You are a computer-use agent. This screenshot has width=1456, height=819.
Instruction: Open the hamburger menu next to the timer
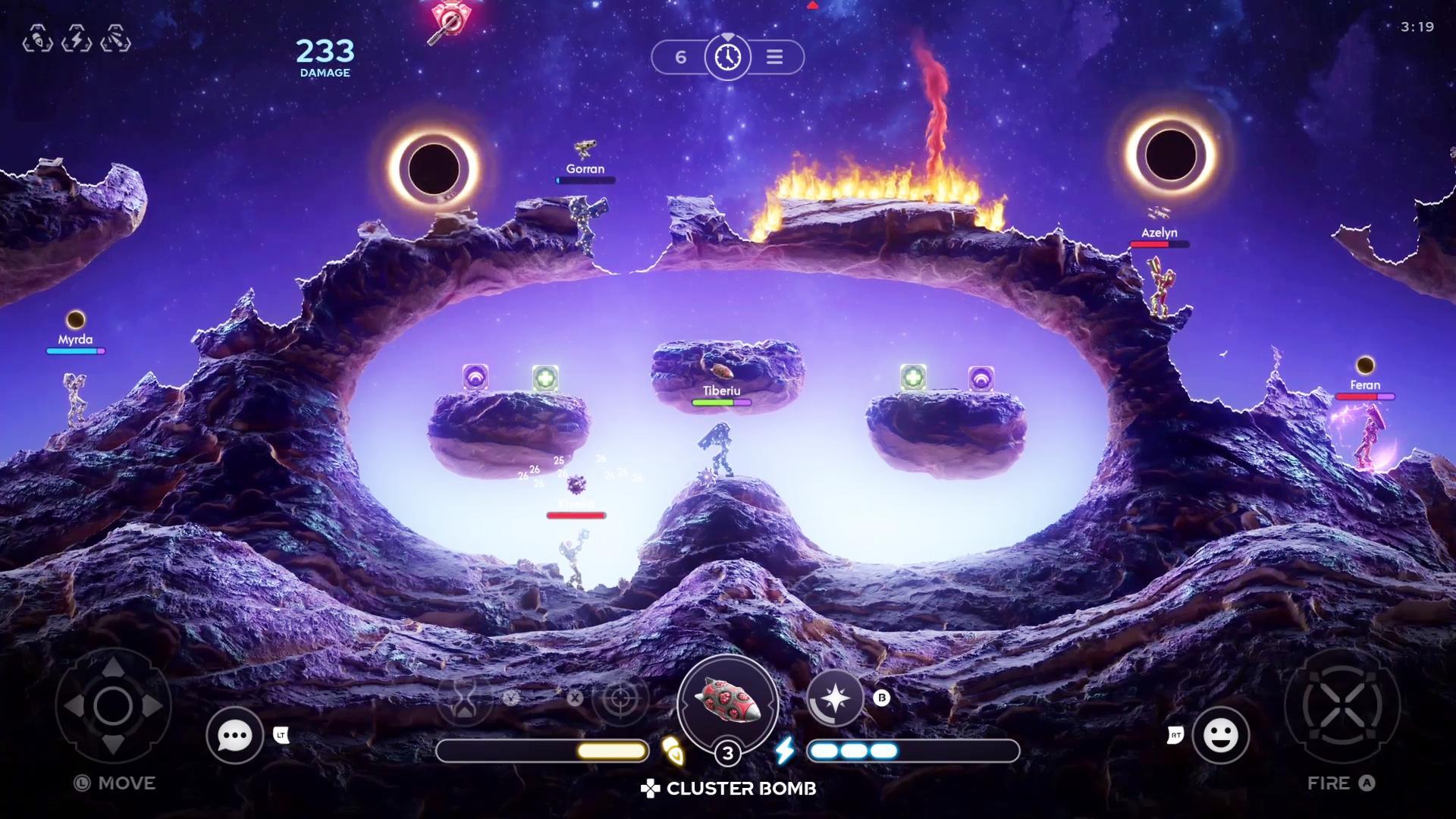click(774, 57)
